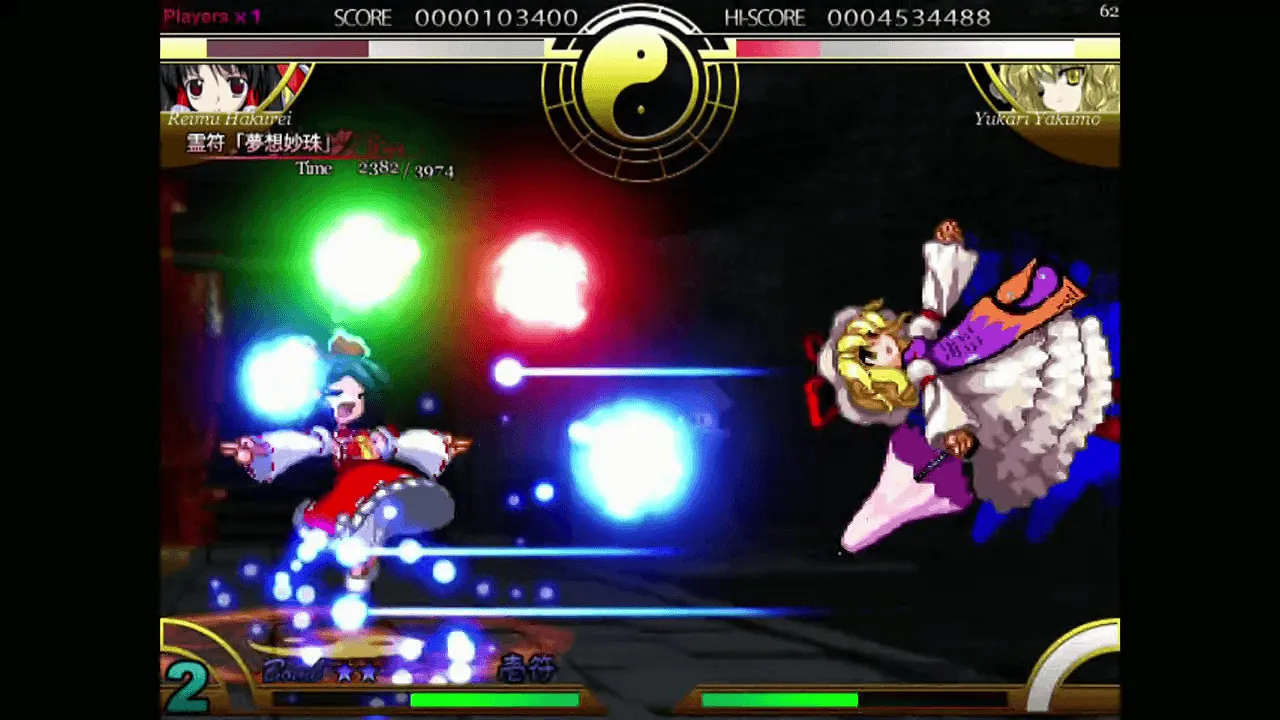Select the Bomb stars indicator

point(322,672)
